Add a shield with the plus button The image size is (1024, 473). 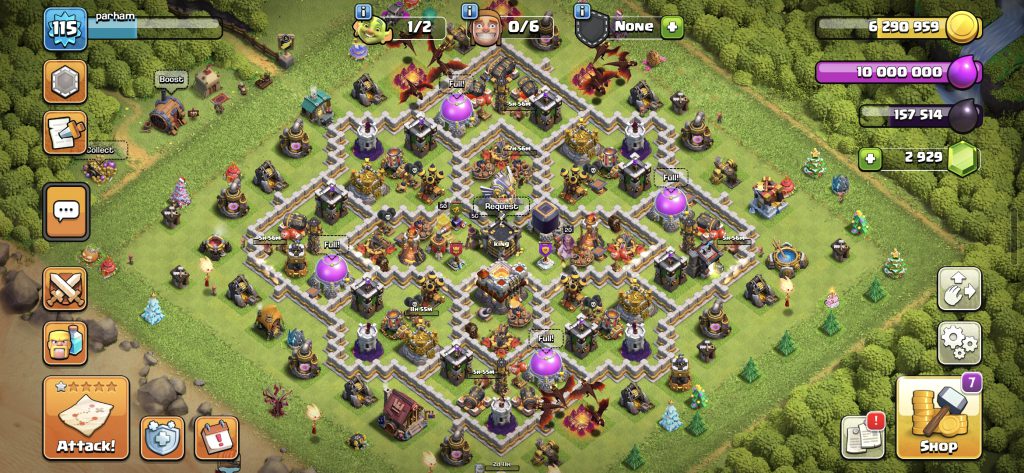click(x=671, y=27)
